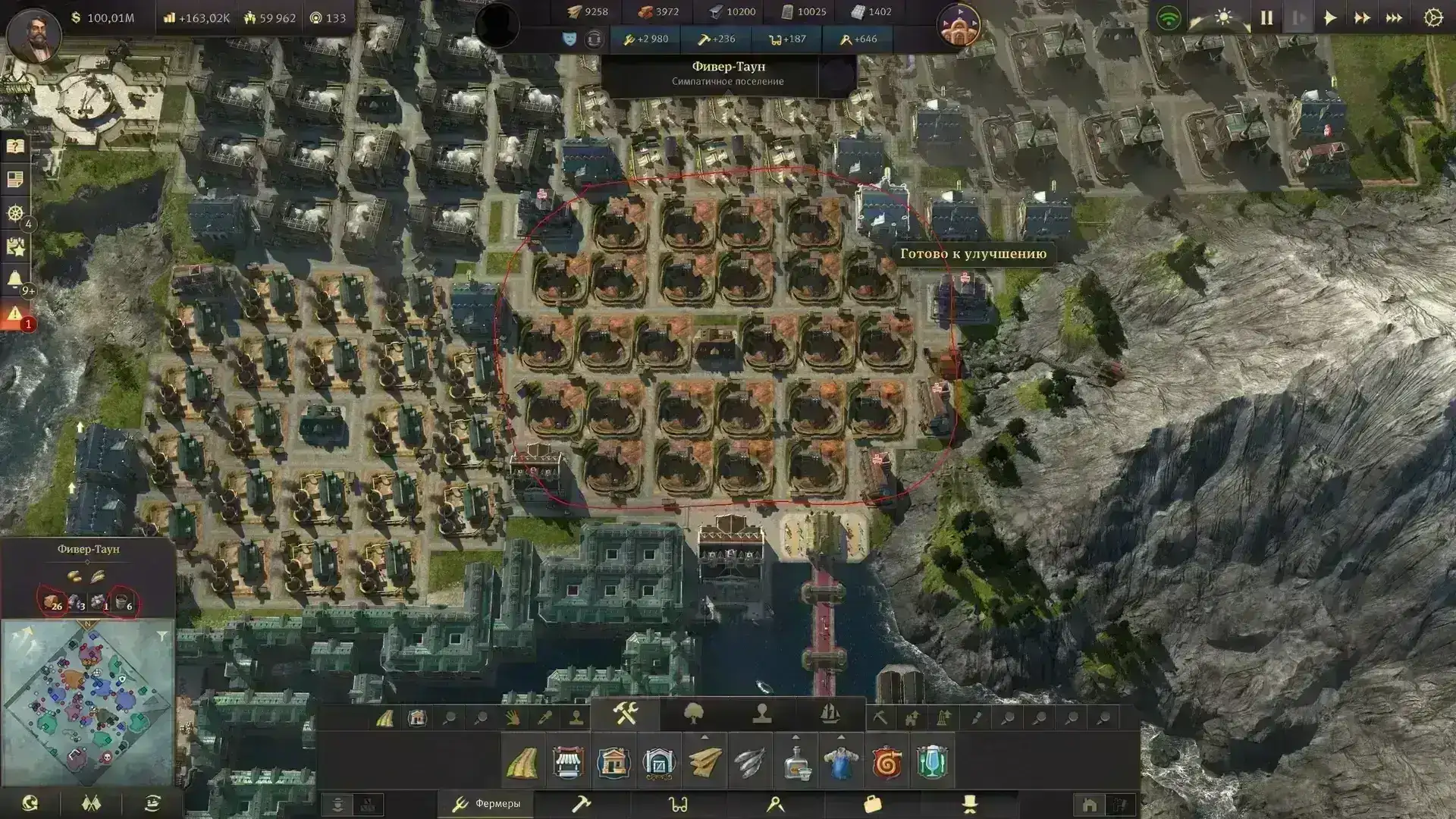
Task: Click the palace icon in top bar
Action: click(959, 25)
